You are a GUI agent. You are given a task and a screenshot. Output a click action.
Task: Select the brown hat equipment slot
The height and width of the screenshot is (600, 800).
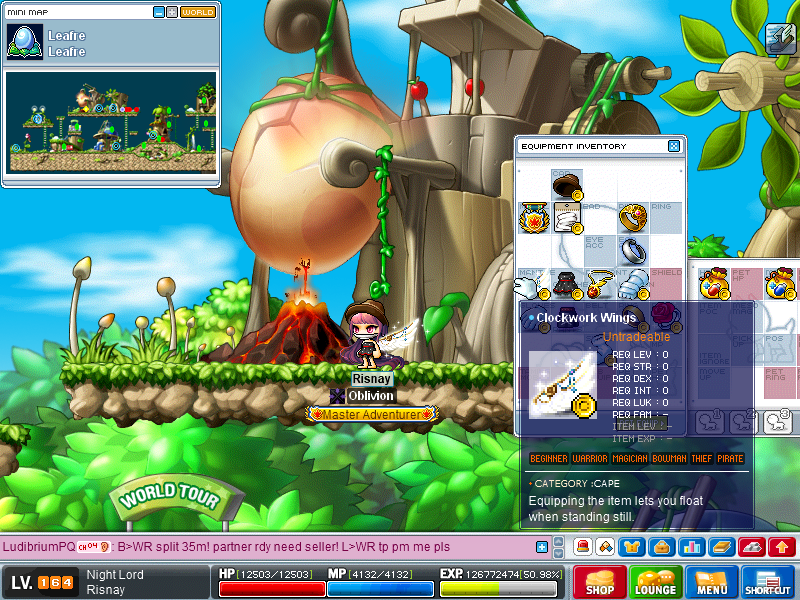(567, 186)
